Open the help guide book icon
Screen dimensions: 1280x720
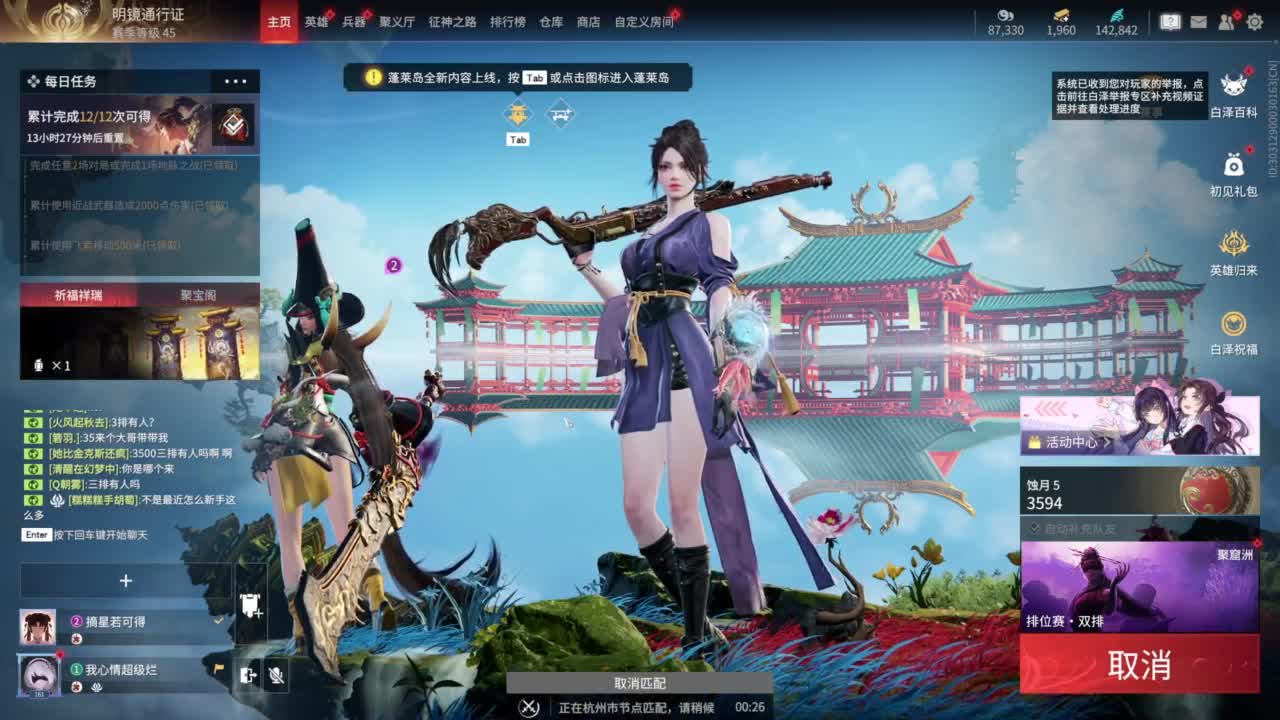tap(1172, 22)
